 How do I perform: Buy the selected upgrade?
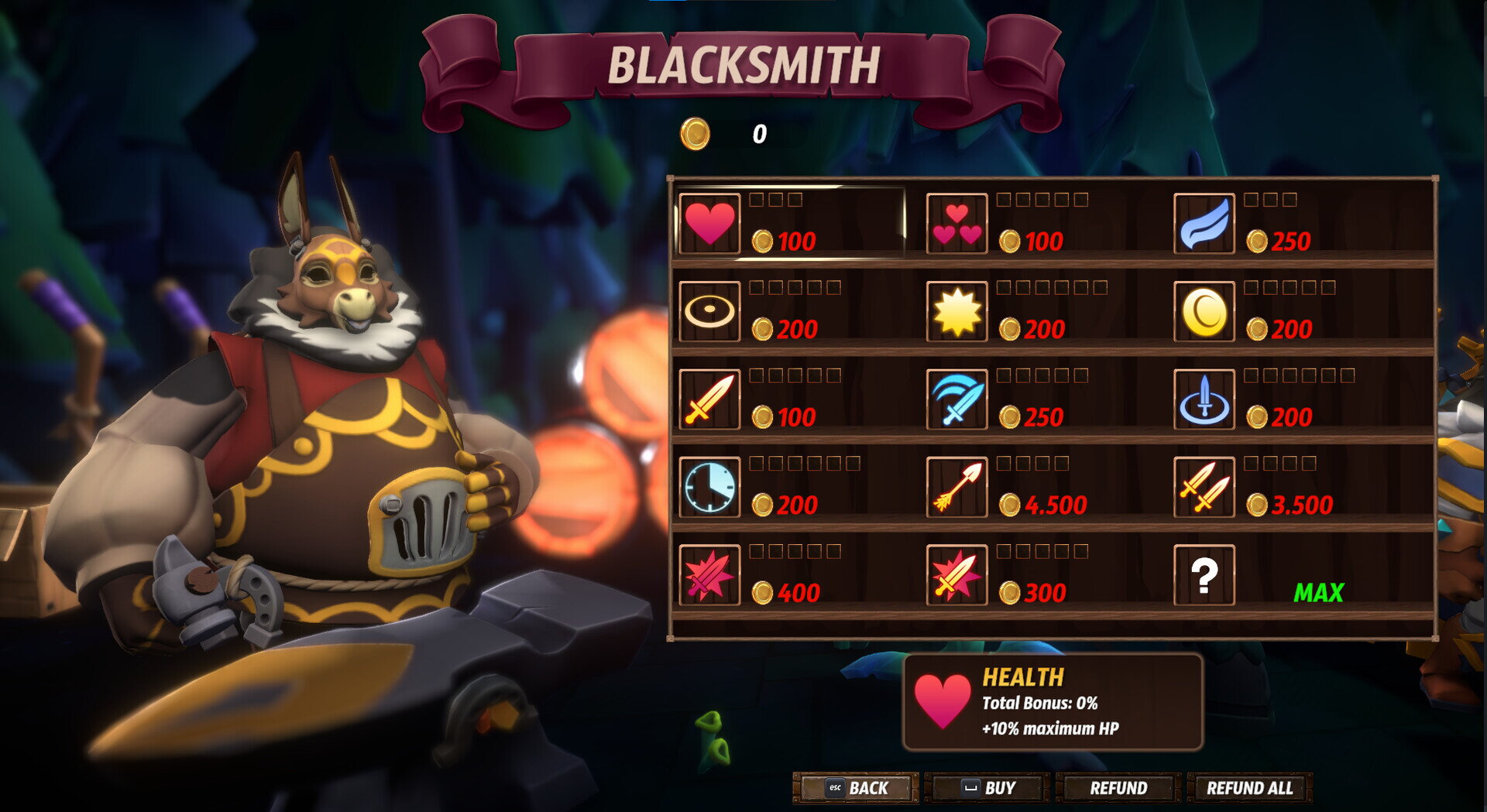pyautogui.click(x=987, y=788)
